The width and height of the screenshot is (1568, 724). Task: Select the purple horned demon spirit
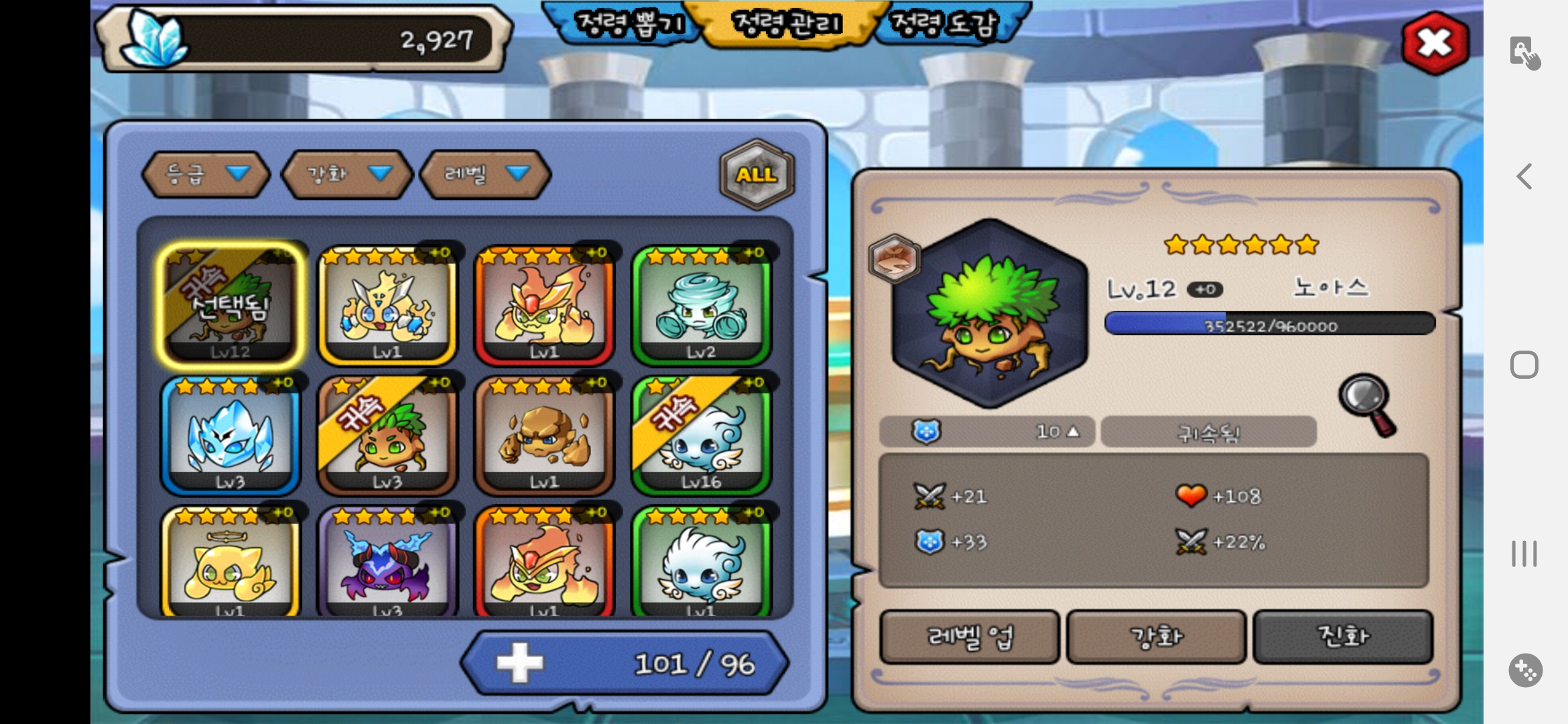(387, 563)
